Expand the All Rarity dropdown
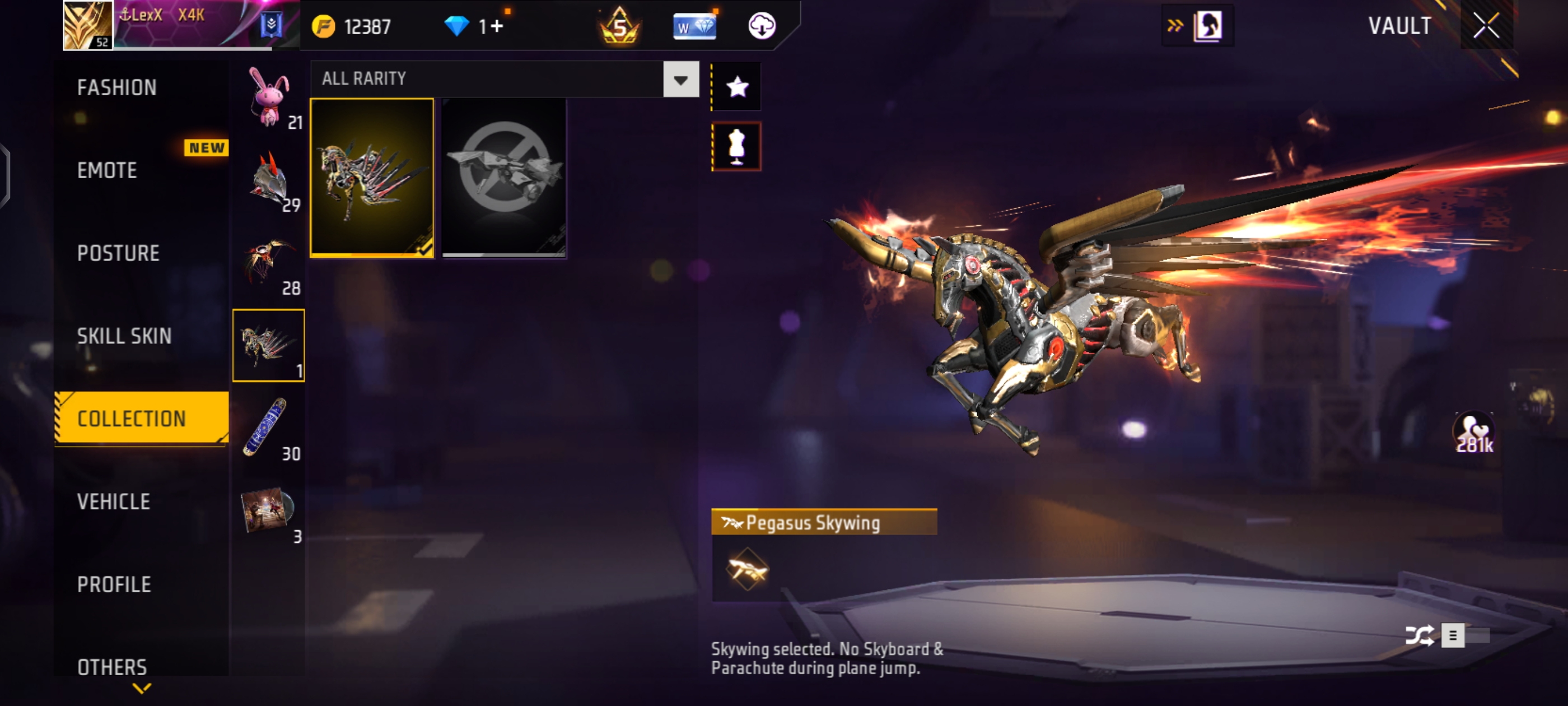The image size is (1568, 706). pos(680,79)
